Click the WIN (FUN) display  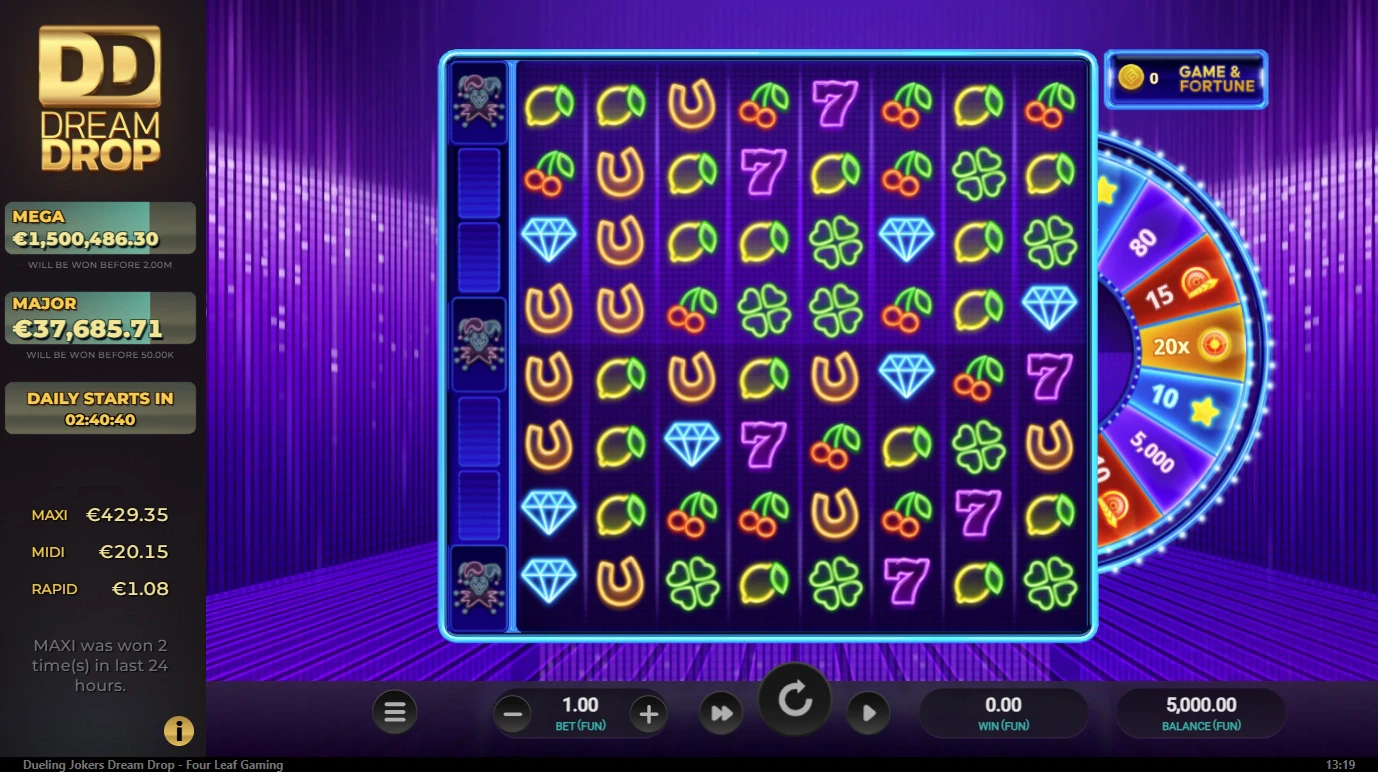click(x=1006, y=712)
